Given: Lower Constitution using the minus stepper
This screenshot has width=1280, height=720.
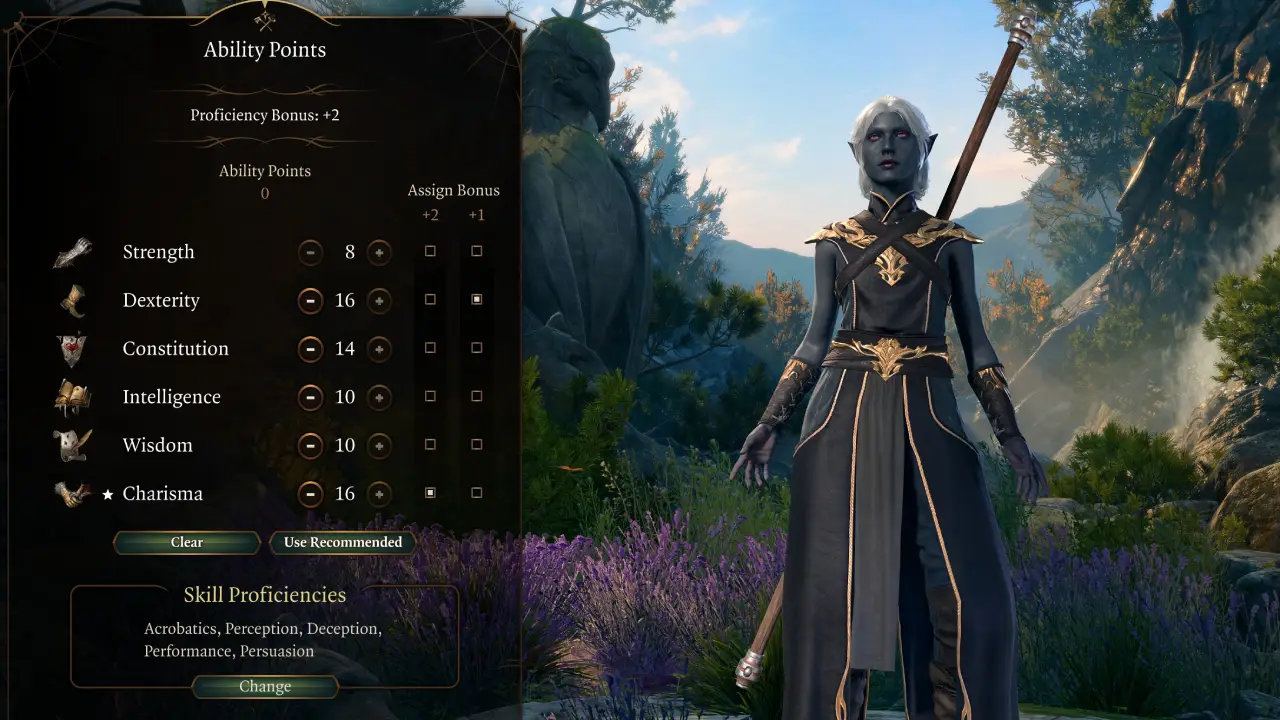Looking at the screenshot, I should pos(310,349).
